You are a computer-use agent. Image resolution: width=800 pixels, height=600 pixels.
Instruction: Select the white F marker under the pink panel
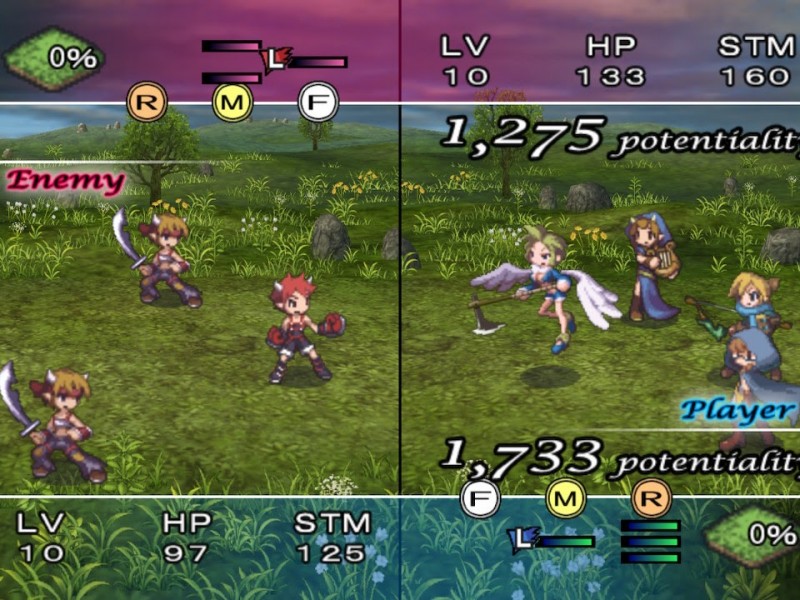(319, 101)
